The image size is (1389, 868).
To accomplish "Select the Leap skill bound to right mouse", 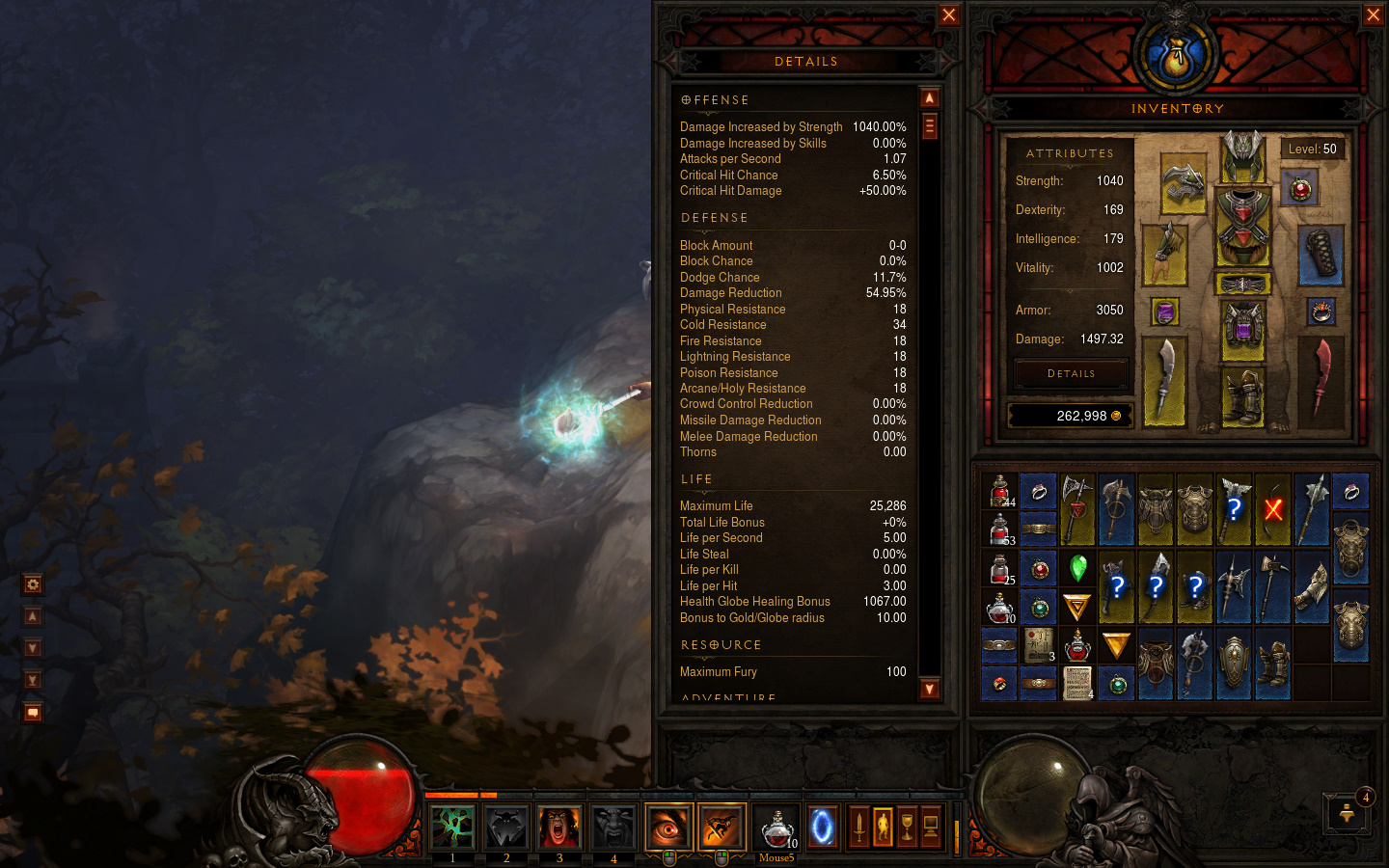I will click(722, 827).
